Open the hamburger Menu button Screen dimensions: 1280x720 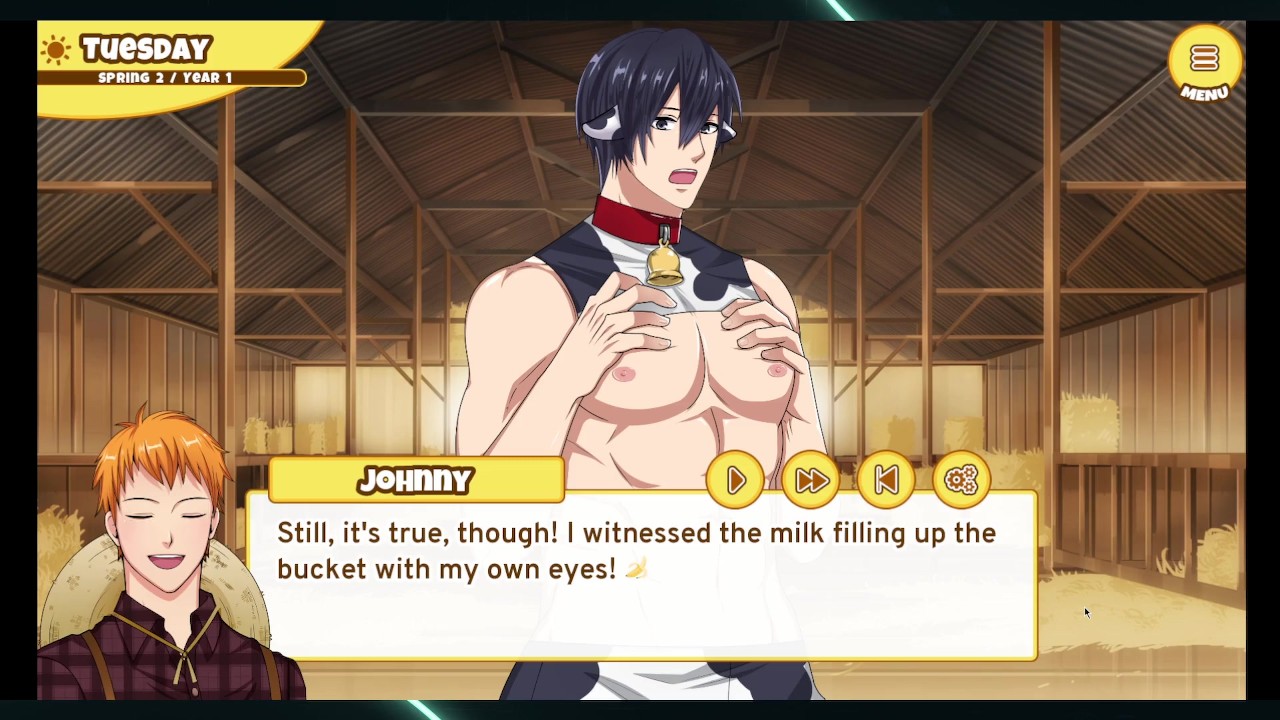(1204, 62)
